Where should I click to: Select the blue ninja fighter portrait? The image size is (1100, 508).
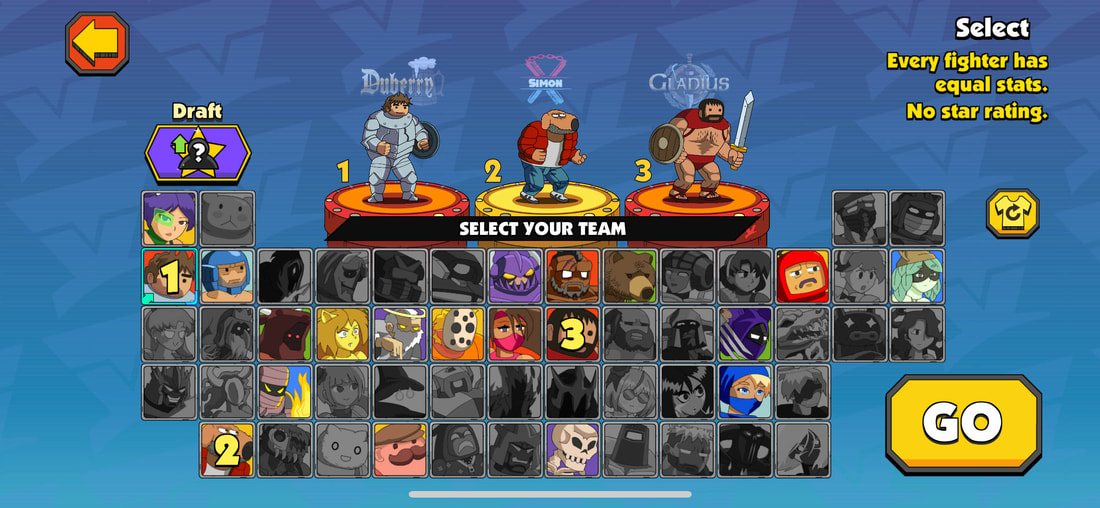tap(745, 391)
